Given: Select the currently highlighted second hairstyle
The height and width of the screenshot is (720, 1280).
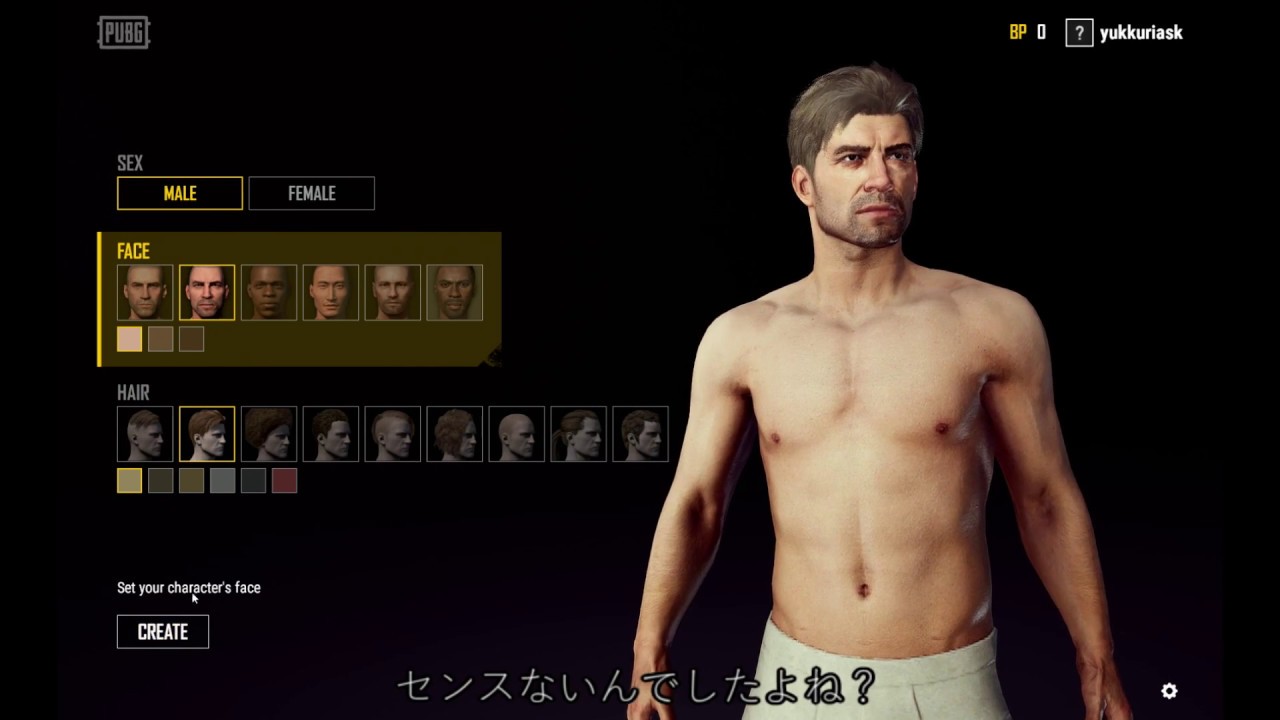Looking at the screenshot, I should 206,433.
